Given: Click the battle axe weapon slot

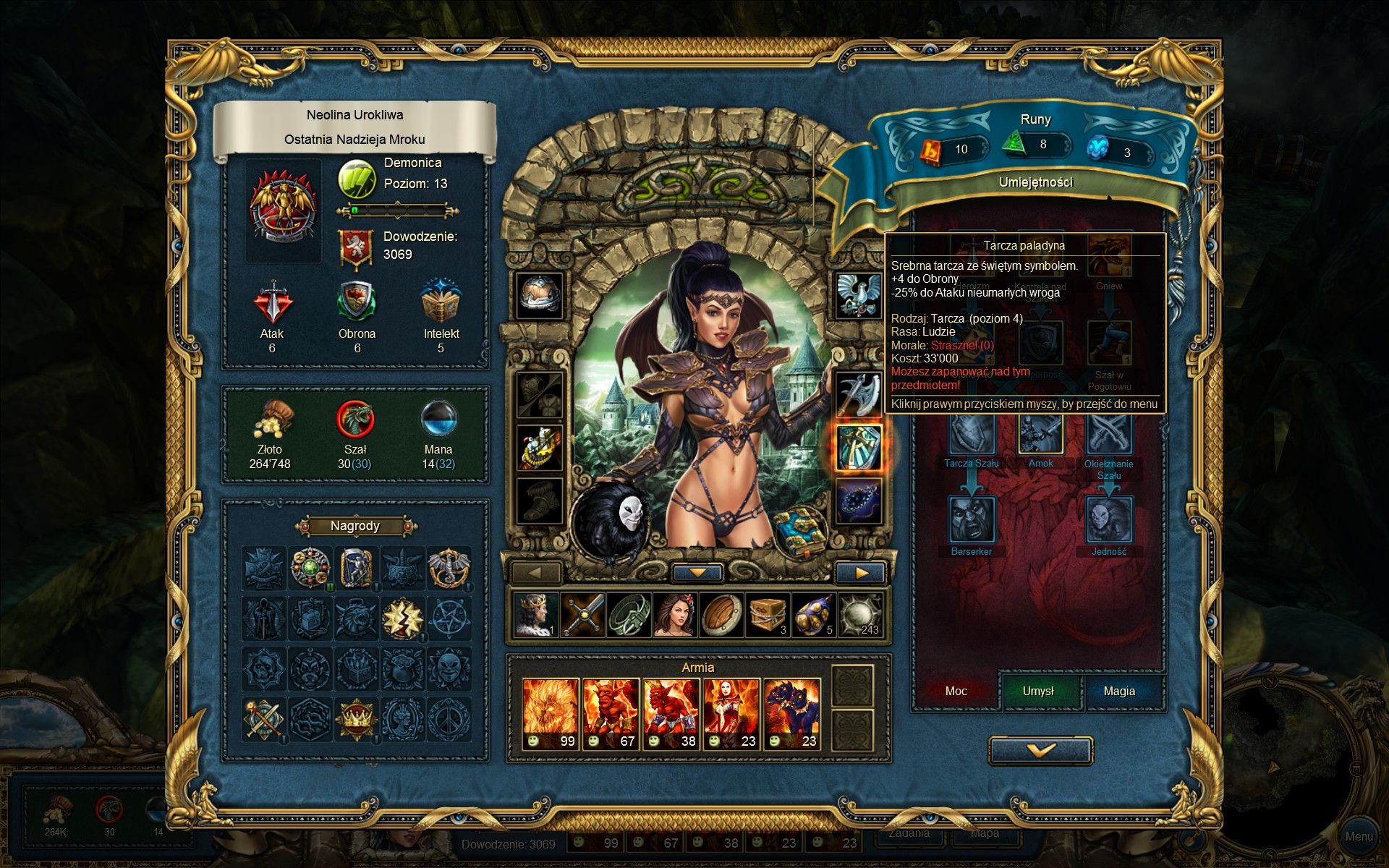Looking at the screenshot, I should 859,395.
